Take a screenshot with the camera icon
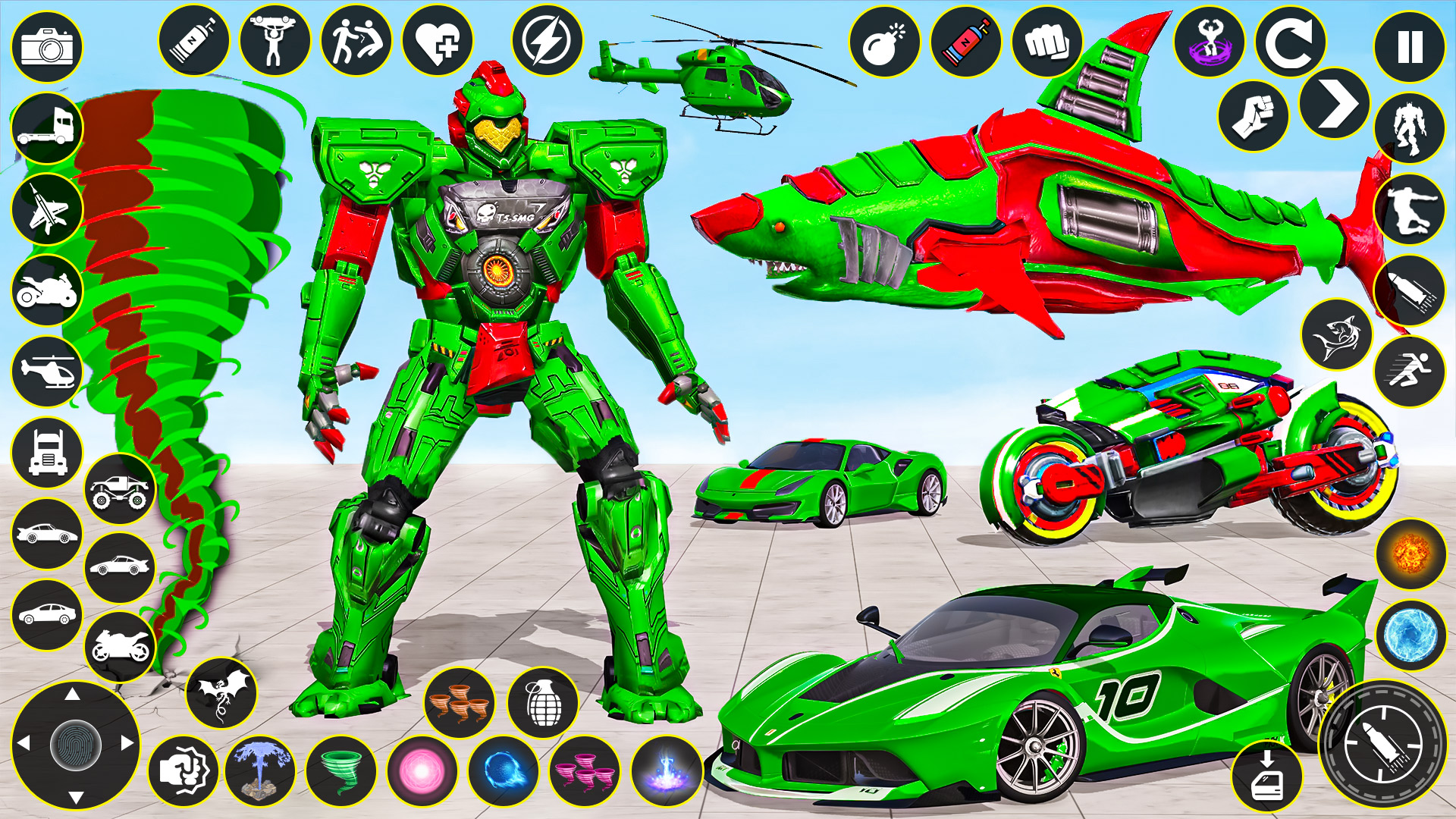The width and height of the screenshot is (1456, 819). click(45, 47)
